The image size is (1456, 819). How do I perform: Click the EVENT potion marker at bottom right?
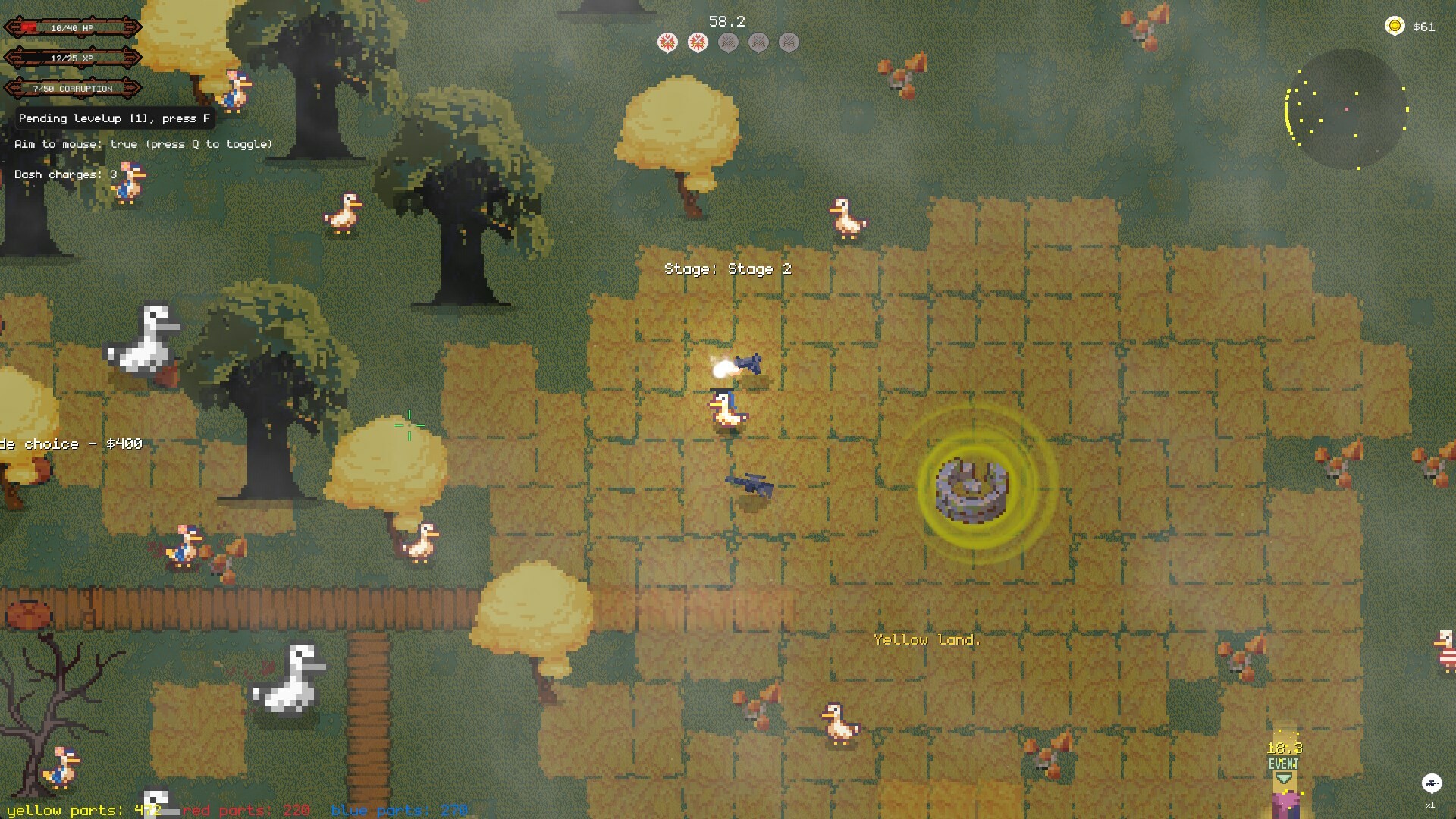(x=1283, y=764)
